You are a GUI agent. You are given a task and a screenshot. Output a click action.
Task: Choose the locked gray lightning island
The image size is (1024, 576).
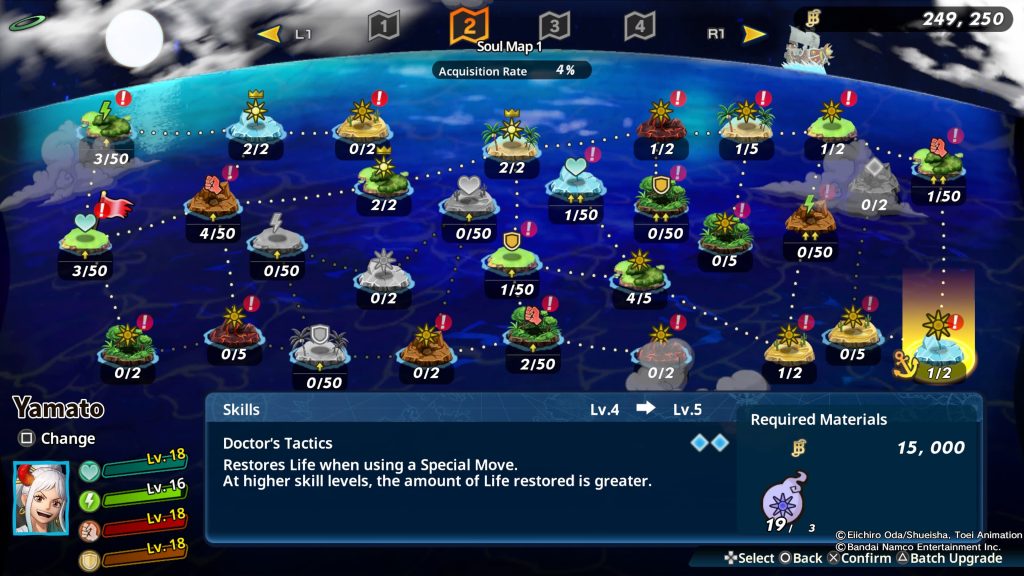click(x=277, y=237)
